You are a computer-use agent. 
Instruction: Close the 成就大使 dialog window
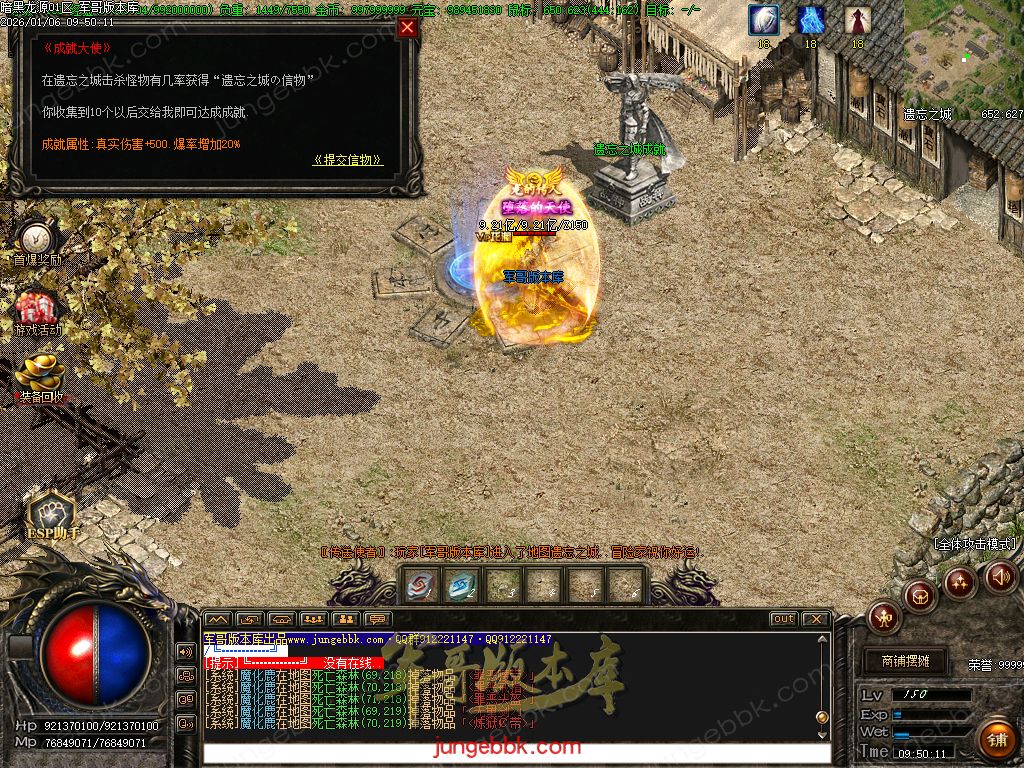point(407,28)
